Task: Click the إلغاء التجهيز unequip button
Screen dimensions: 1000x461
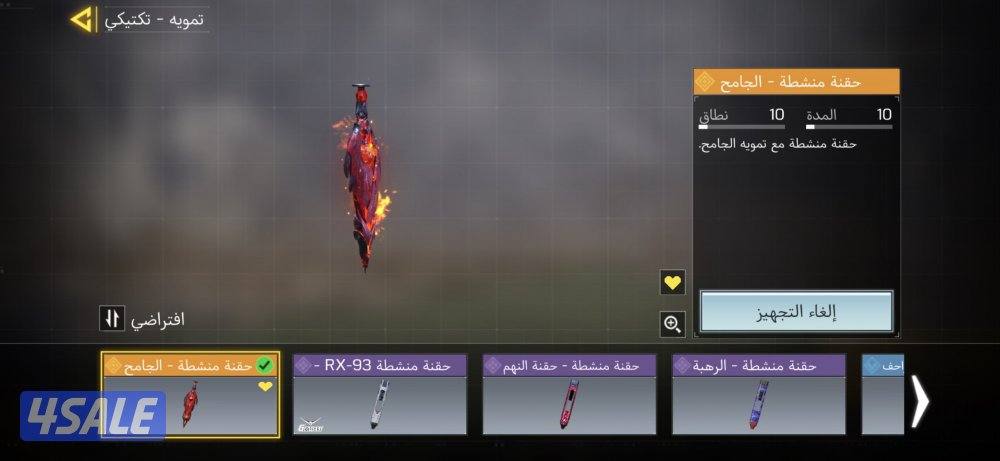Action: 796,312
